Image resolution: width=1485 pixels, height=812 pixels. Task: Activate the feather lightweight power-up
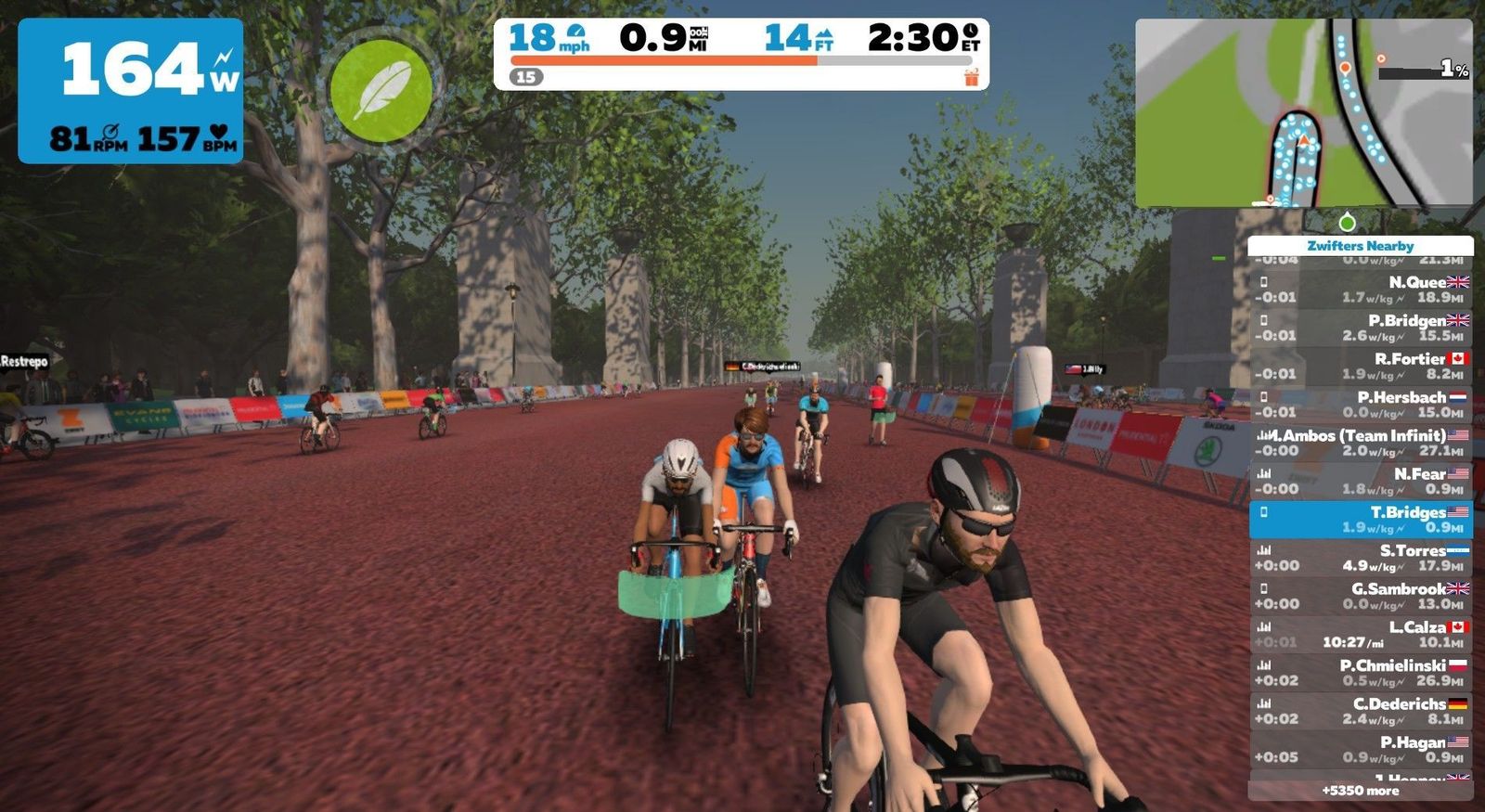(381, 90)
